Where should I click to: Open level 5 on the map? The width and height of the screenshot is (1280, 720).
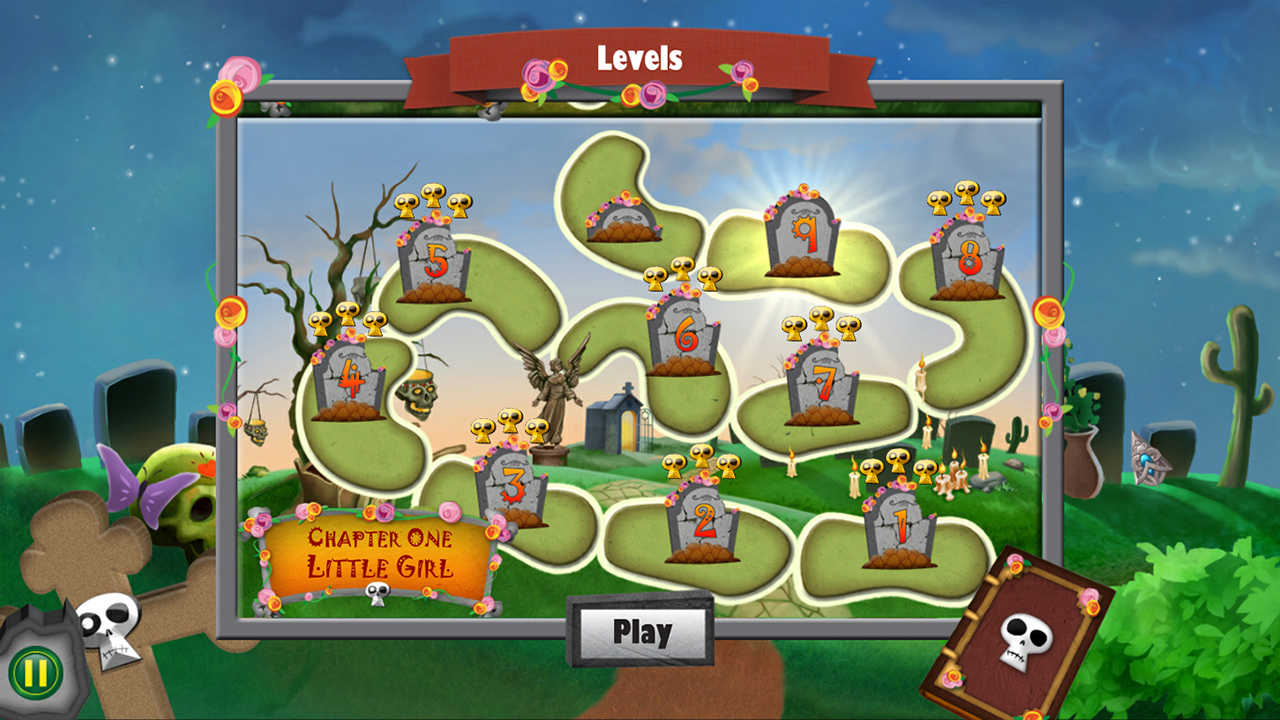[434, 260]
